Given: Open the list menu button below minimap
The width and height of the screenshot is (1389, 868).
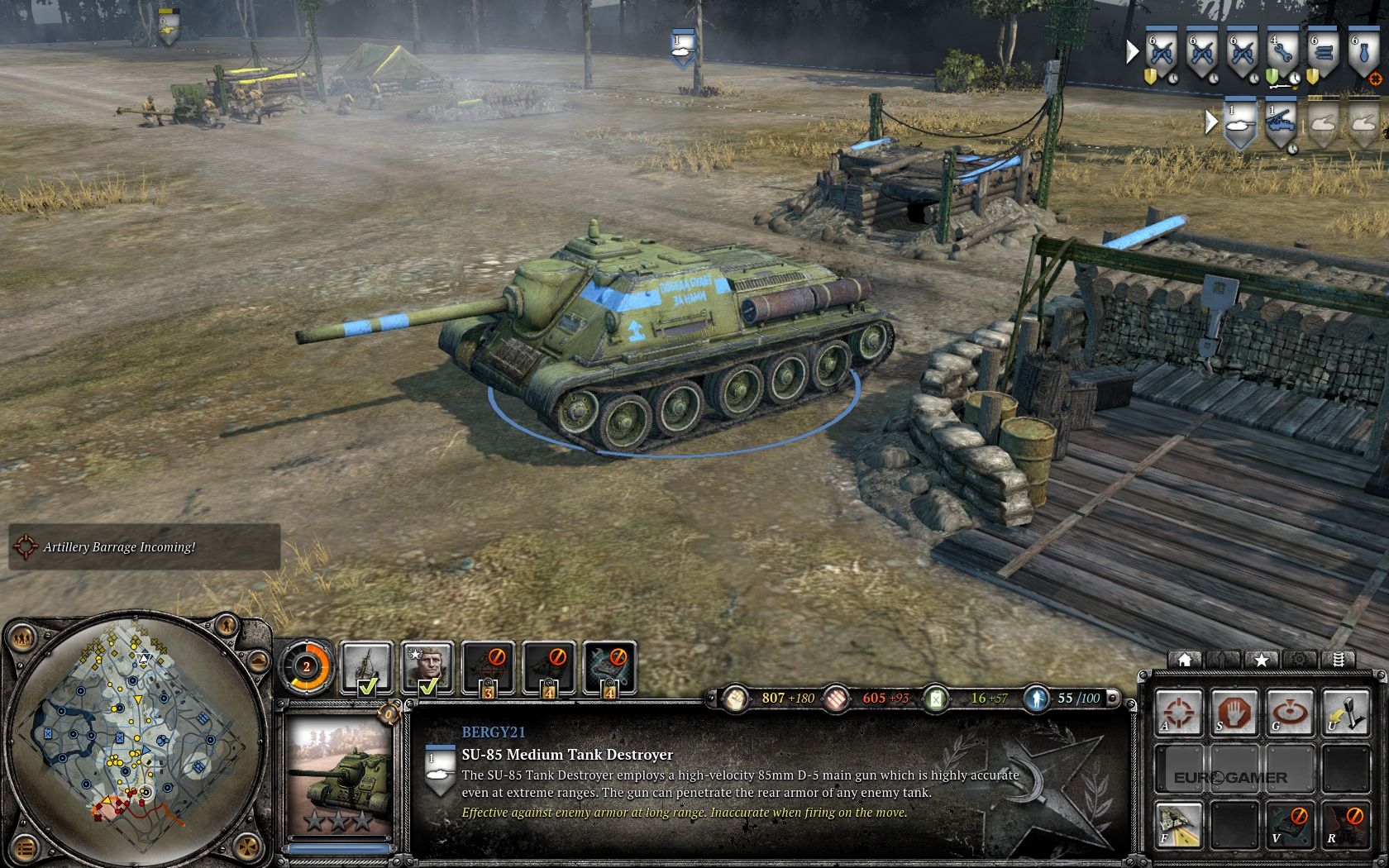Looking at the screenshot, I should [x=25, y=848].
